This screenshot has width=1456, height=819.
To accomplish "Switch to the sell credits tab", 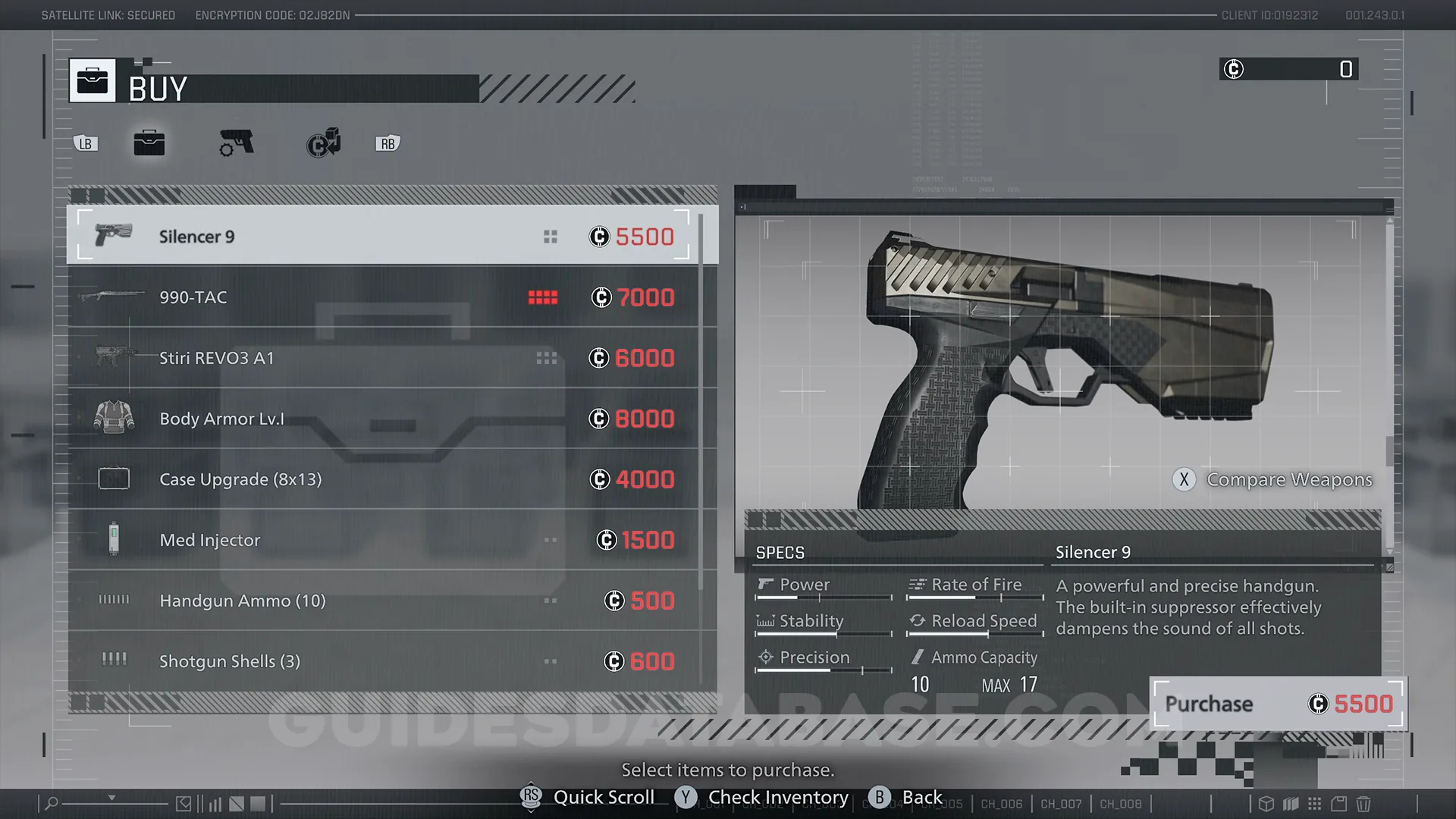I will 324,143.
